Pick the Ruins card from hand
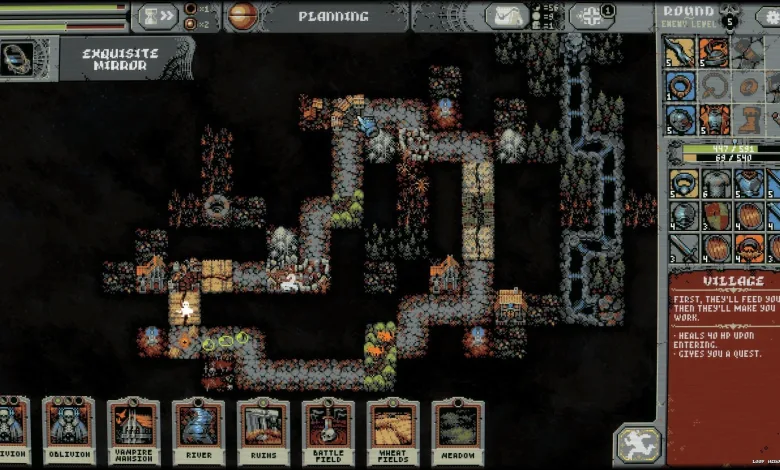 click(263, 432)
